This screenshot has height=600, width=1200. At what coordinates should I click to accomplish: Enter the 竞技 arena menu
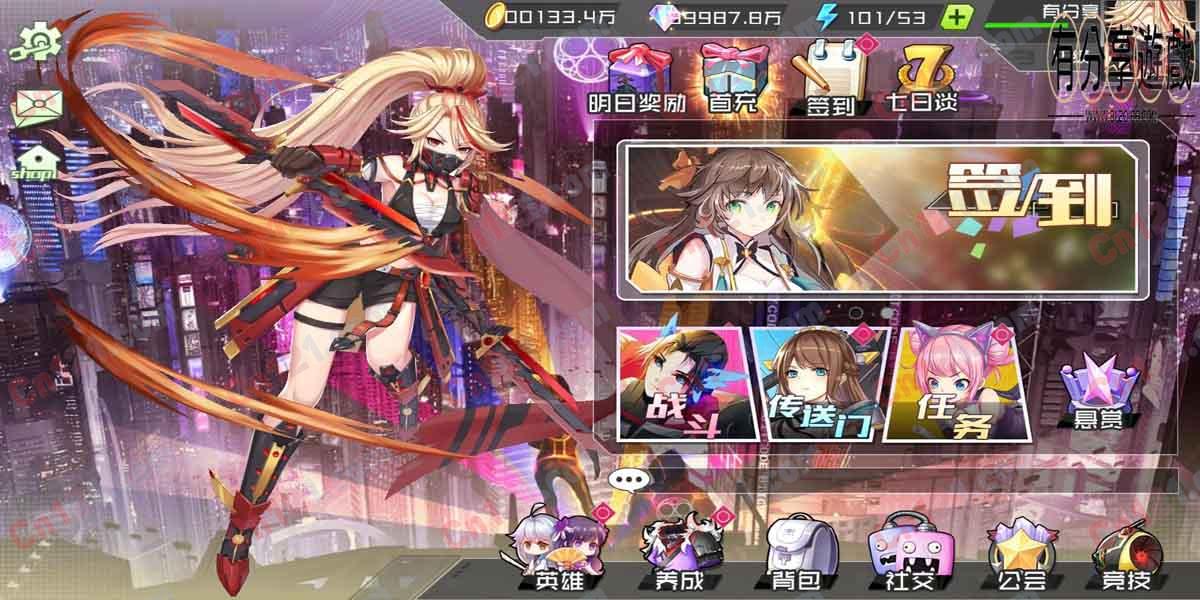(x=1125, y=555)
